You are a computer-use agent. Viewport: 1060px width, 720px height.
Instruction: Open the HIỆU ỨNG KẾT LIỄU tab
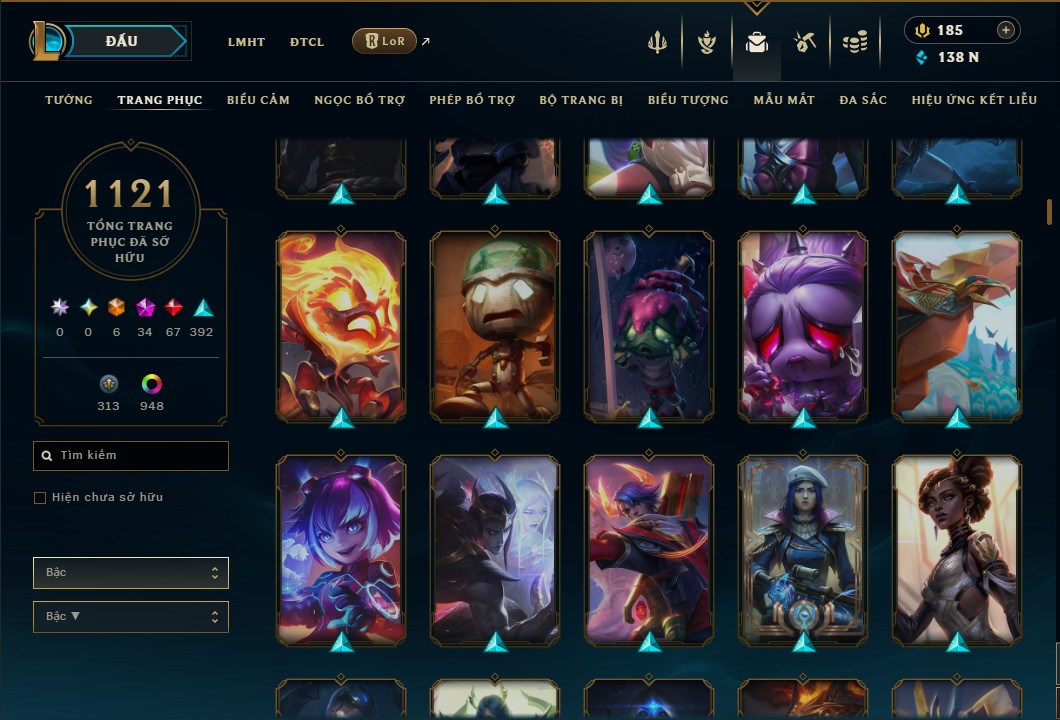coord(971,100)
